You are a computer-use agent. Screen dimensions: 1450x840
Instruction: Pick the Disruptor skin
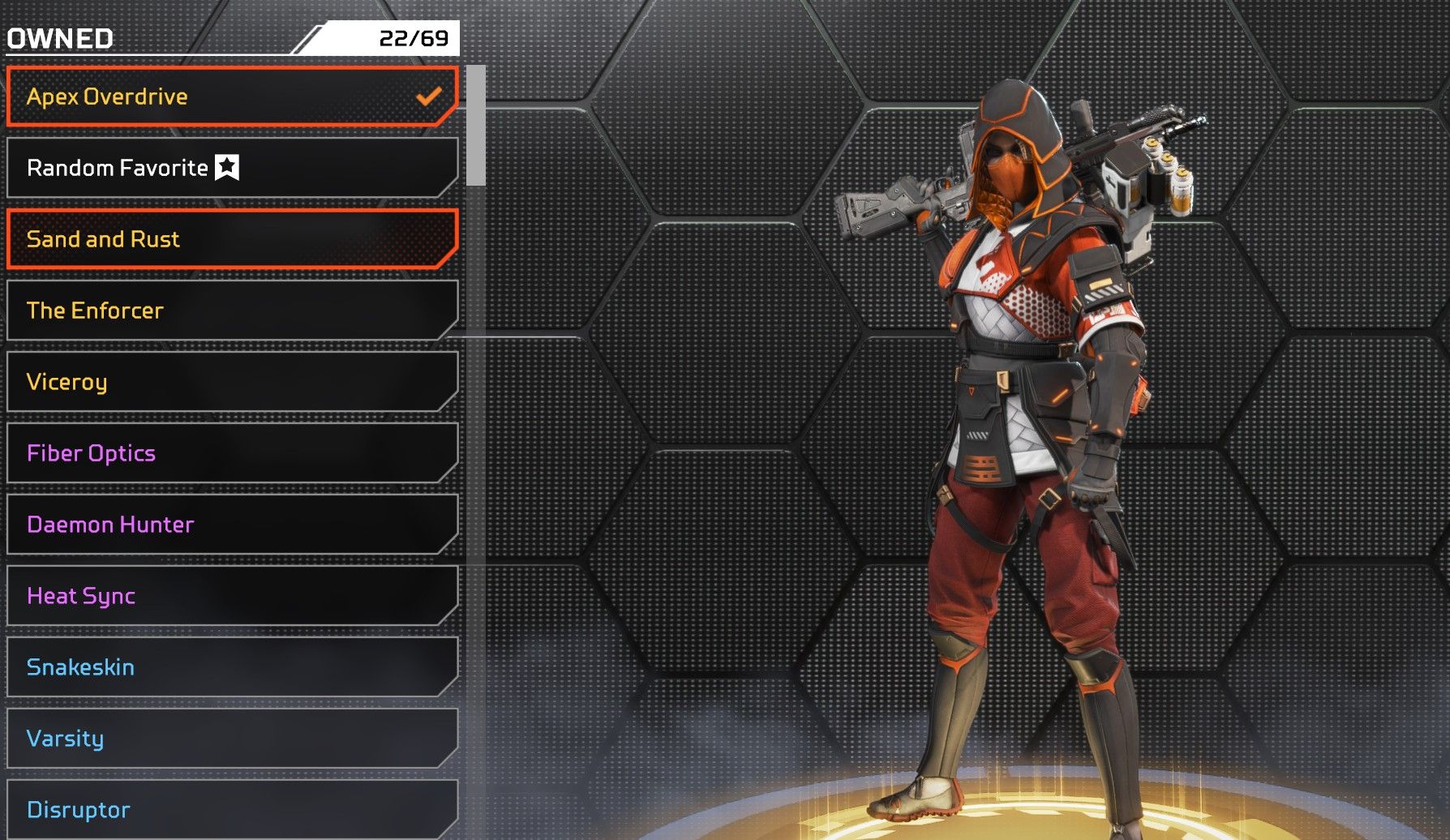(231, 809)
